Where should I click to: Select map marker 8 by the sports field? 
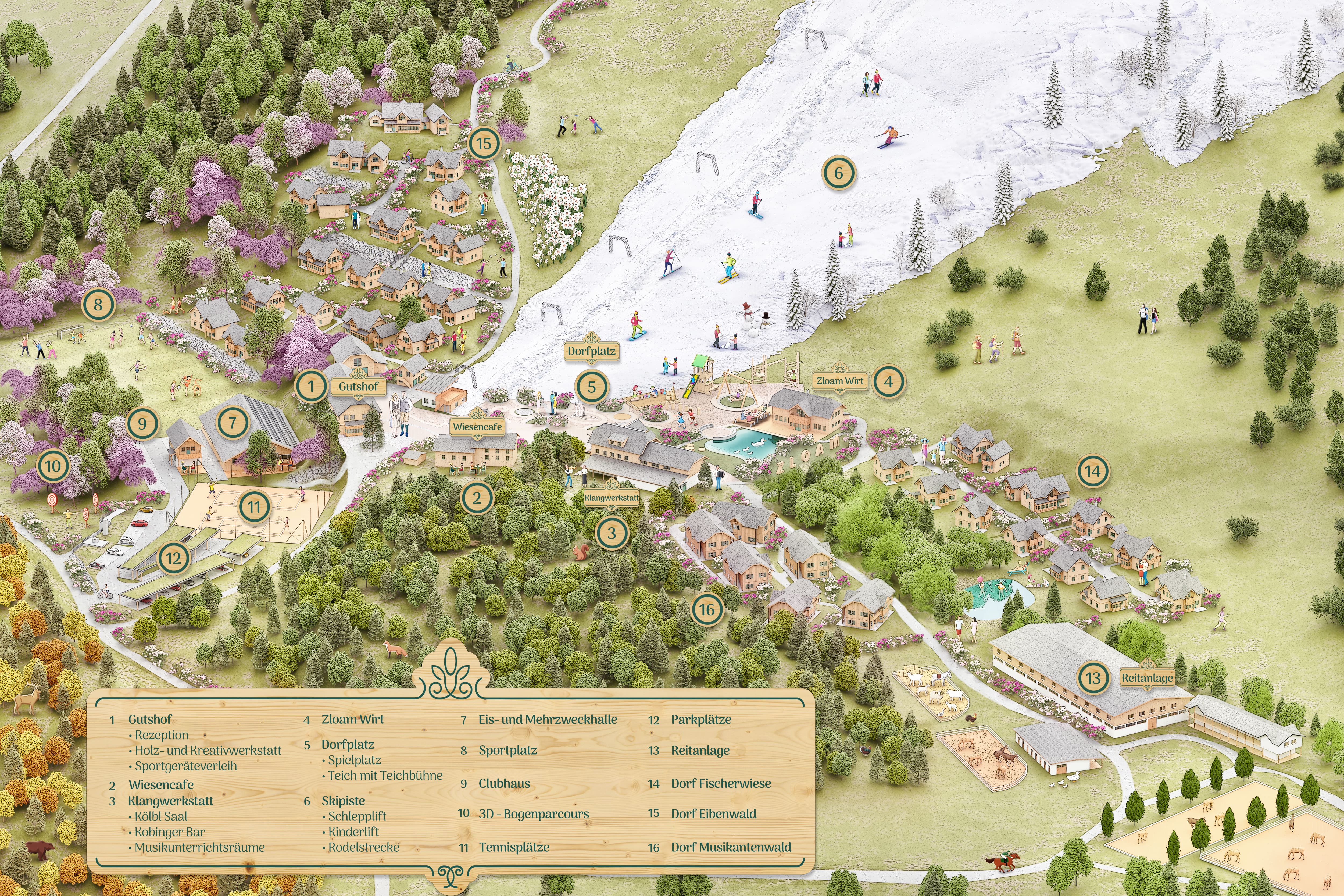point(98,305)
